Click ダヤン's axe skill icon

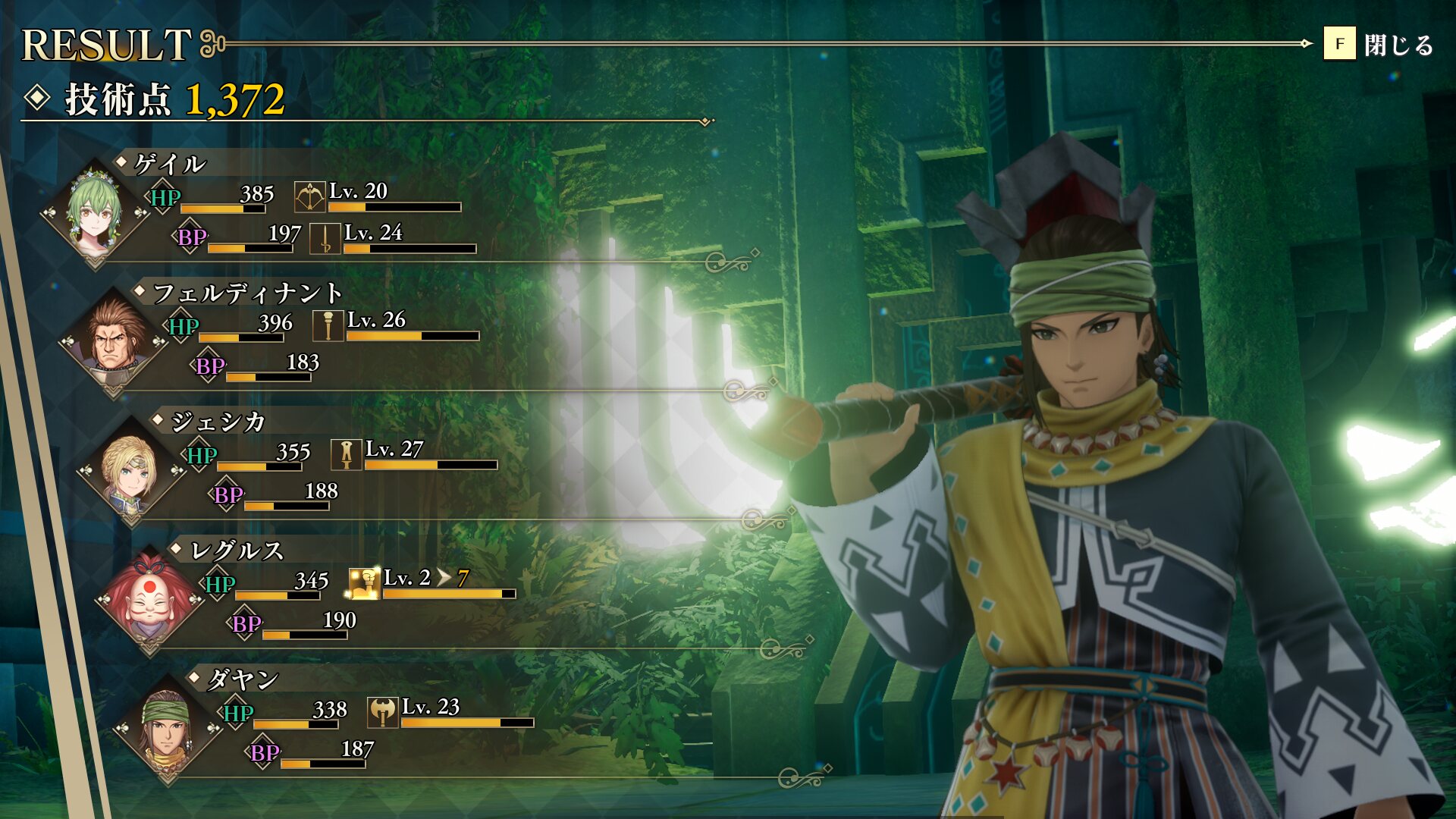coord(383,713)
